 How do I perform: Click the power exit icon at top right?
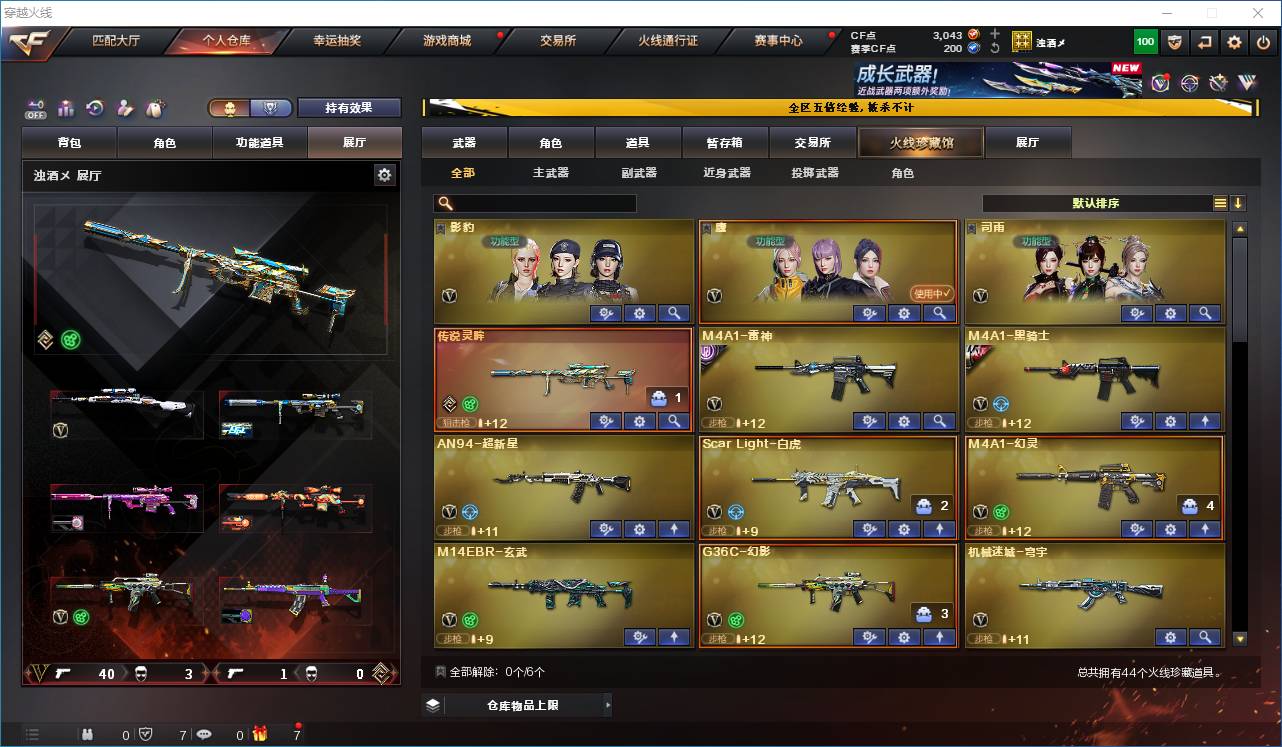[1263, 42]
